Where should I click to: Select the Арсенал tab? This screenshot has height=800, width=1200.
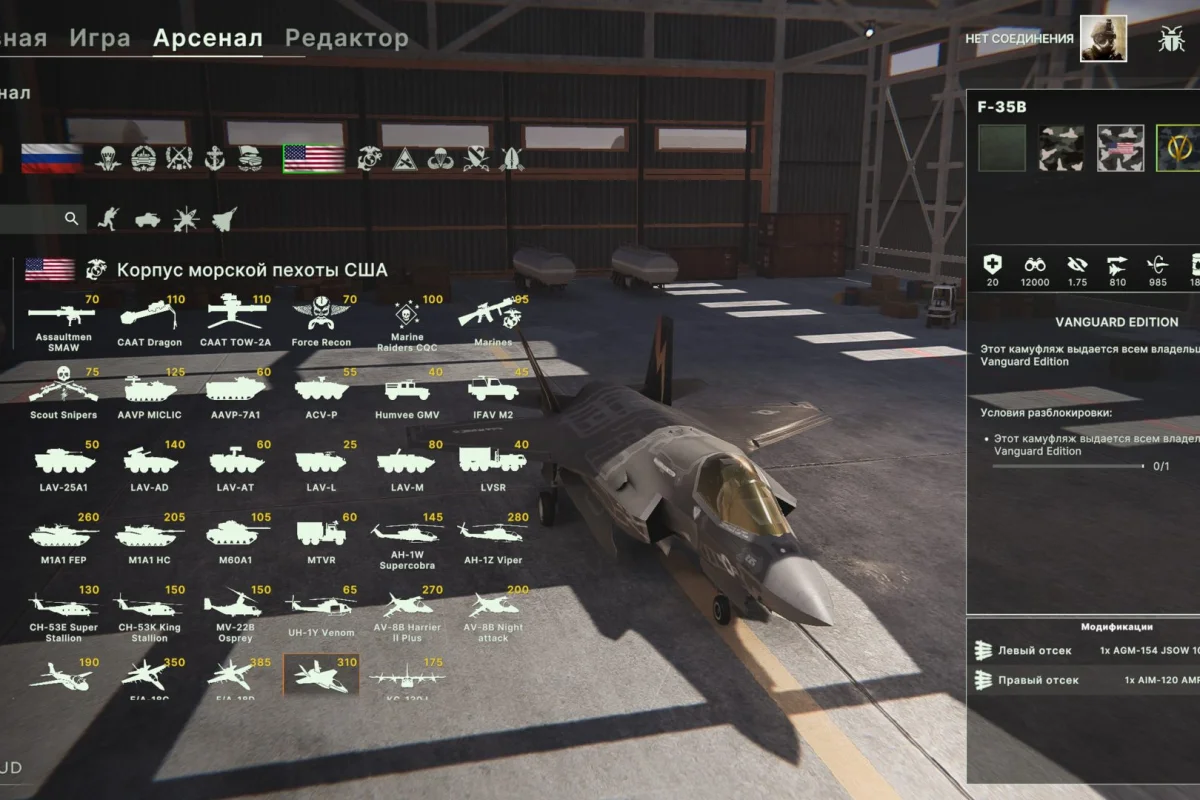tap(208, 39)
